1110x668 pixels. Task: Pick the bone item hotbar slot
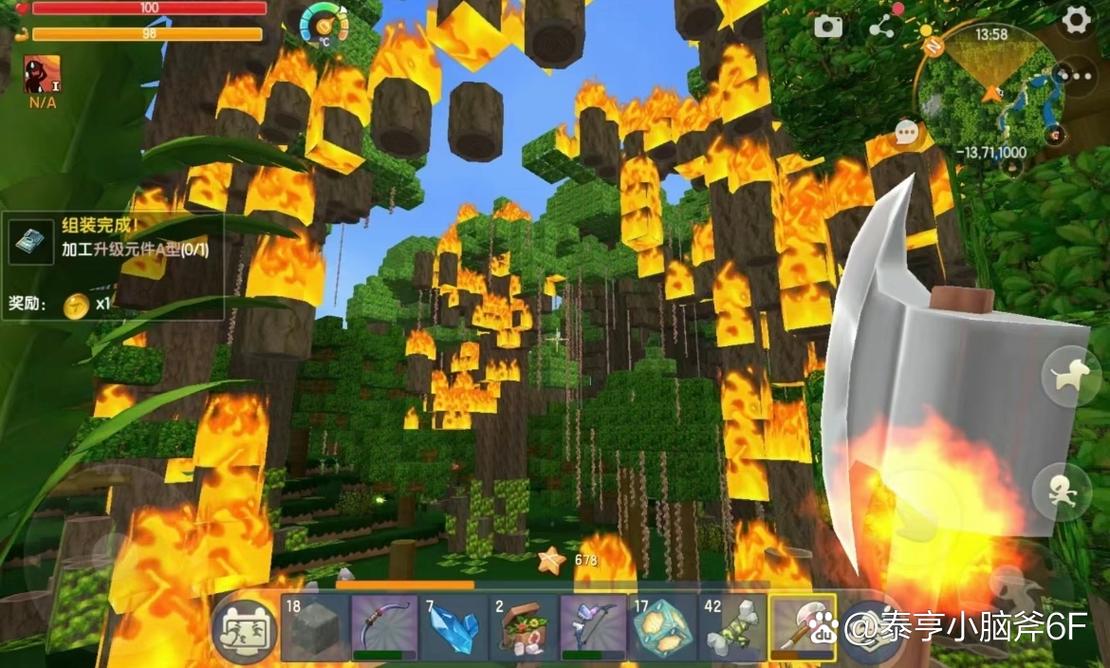click(x=732, y=628)
